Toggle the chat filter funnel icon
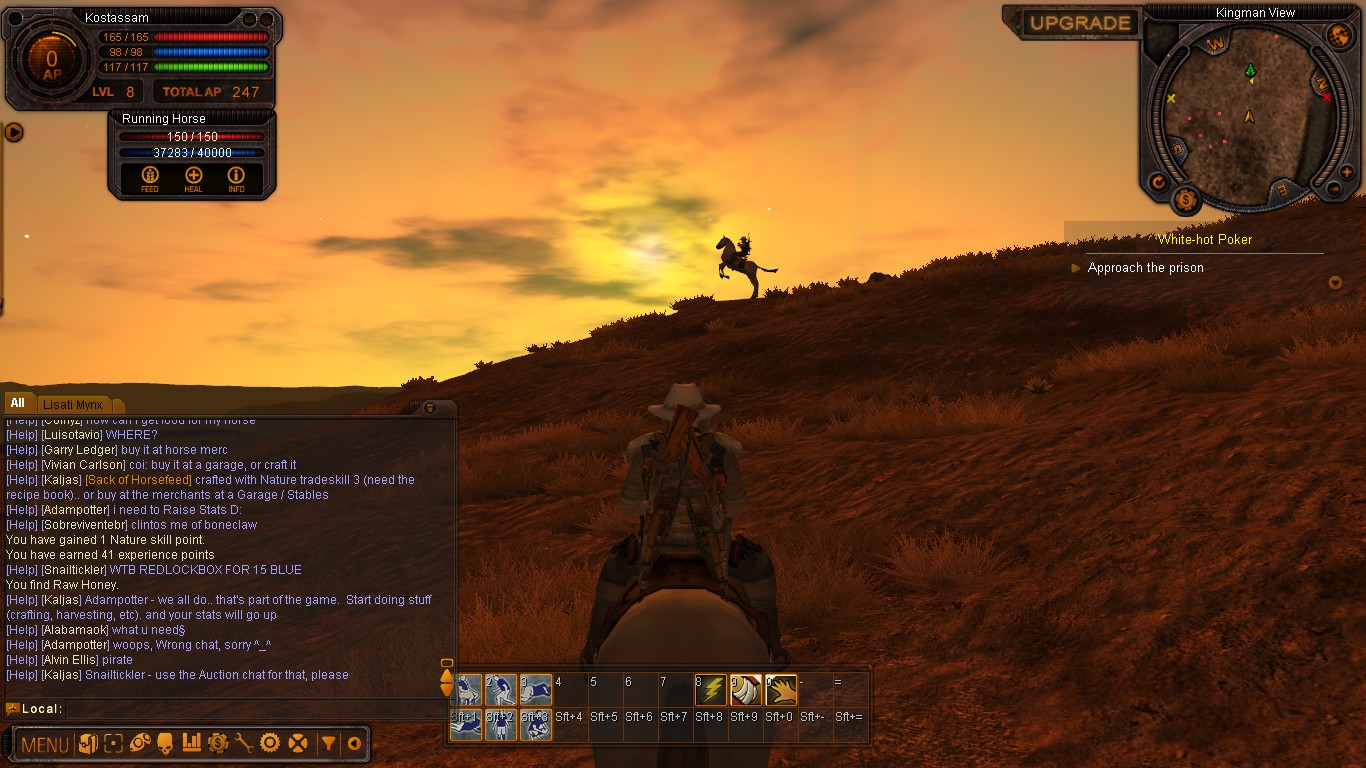The image size is (1366, 768). click(329, 743)
